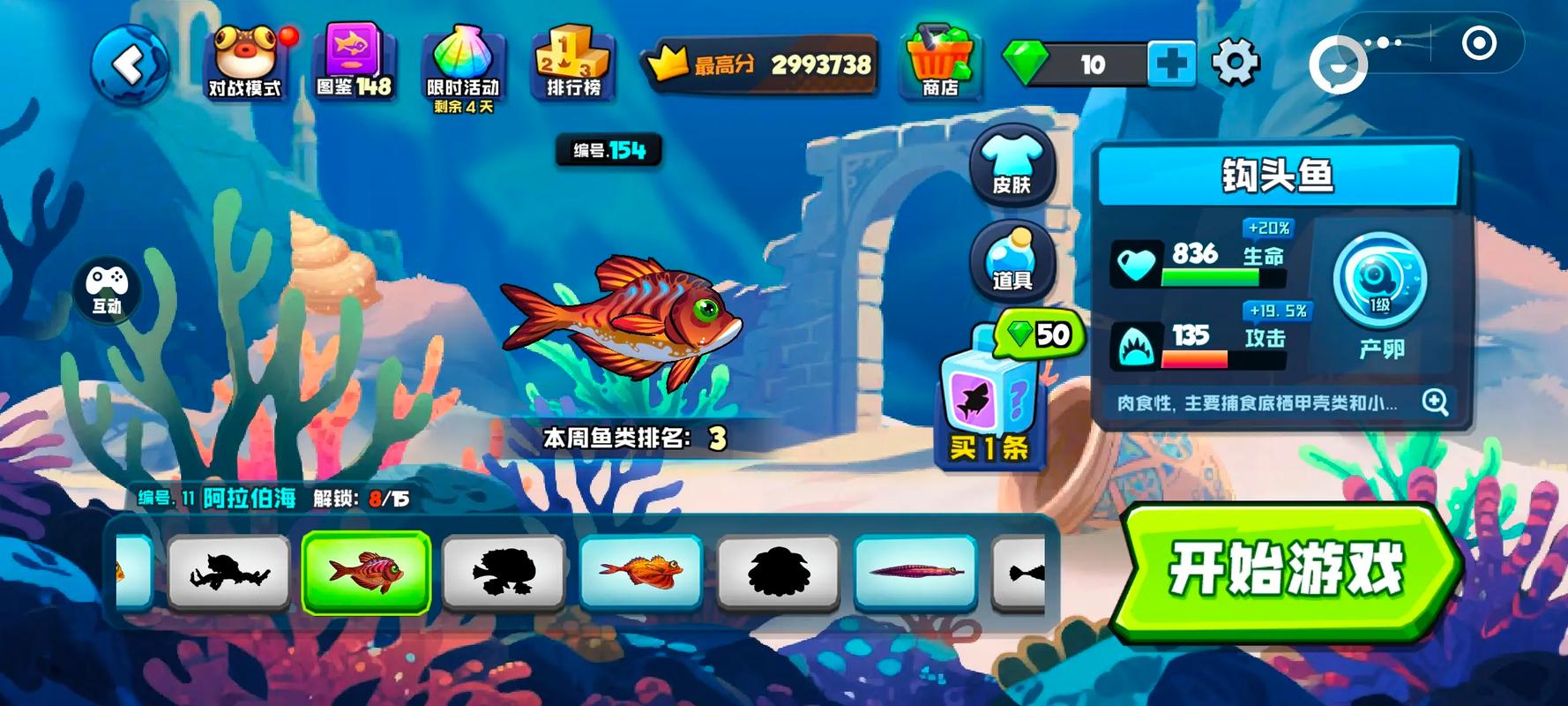The height and width of the screenshot is (706, 1568).
Task: Click the blue back arrow button
Action: pos(130,64)
